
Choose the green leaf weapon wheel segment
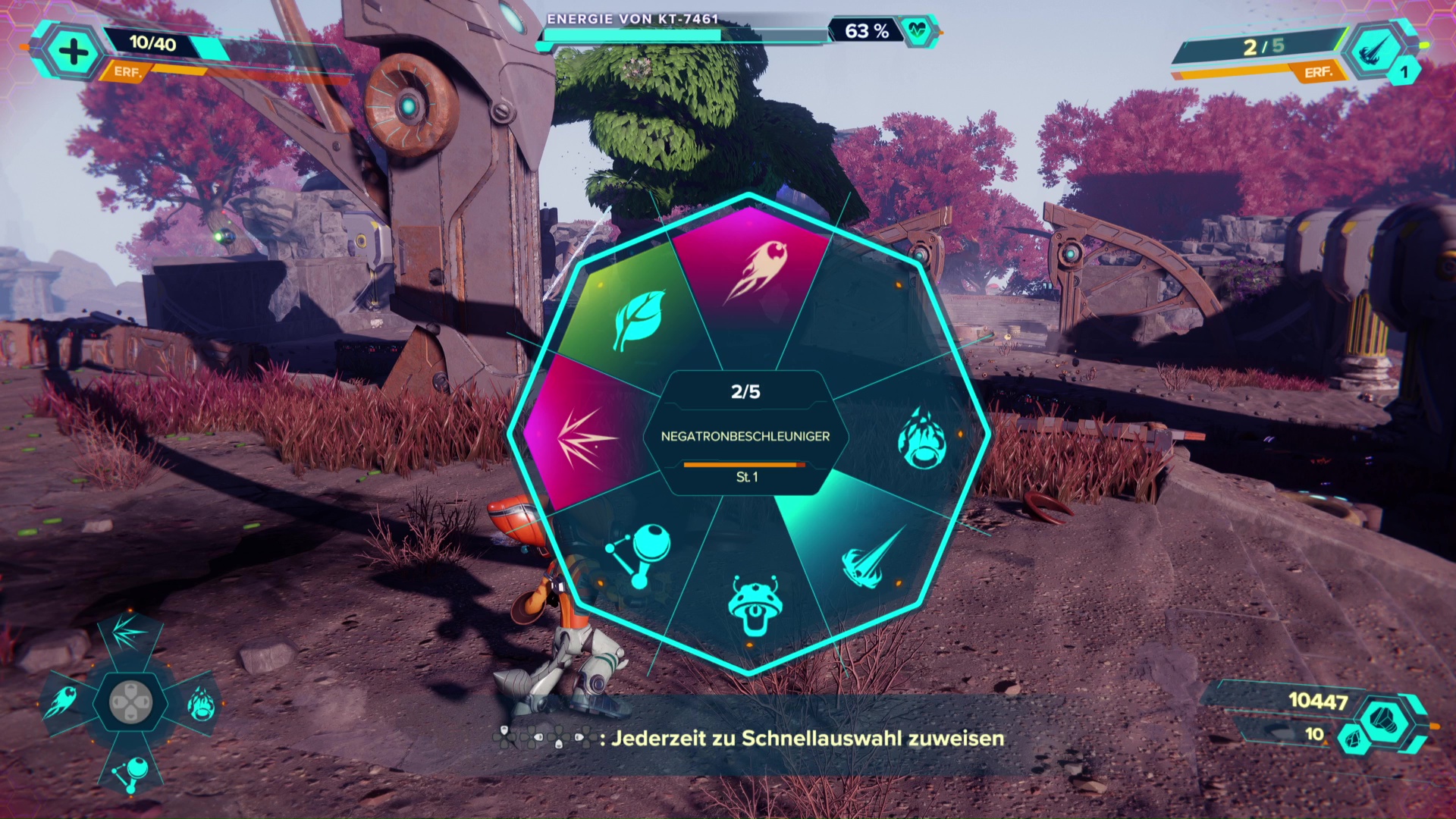pos(639,318)
